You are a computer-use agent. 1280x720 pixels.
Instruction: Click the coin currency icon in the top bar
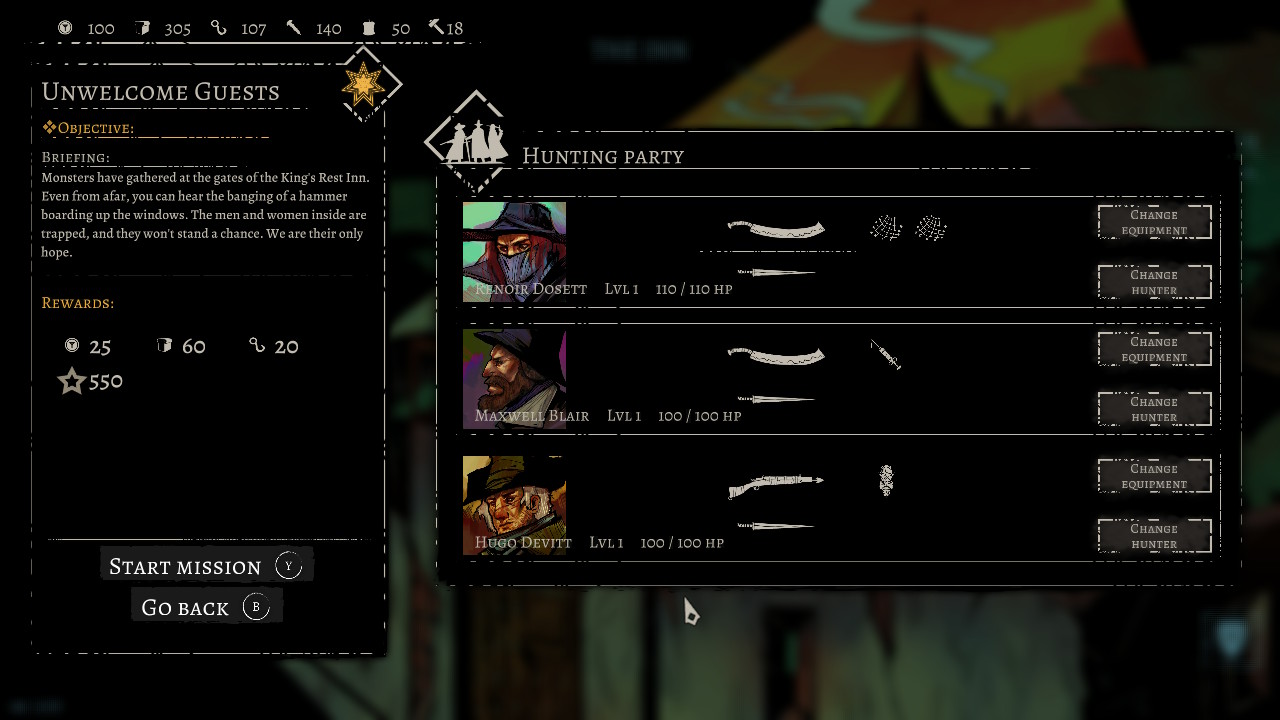click(66, 28)
